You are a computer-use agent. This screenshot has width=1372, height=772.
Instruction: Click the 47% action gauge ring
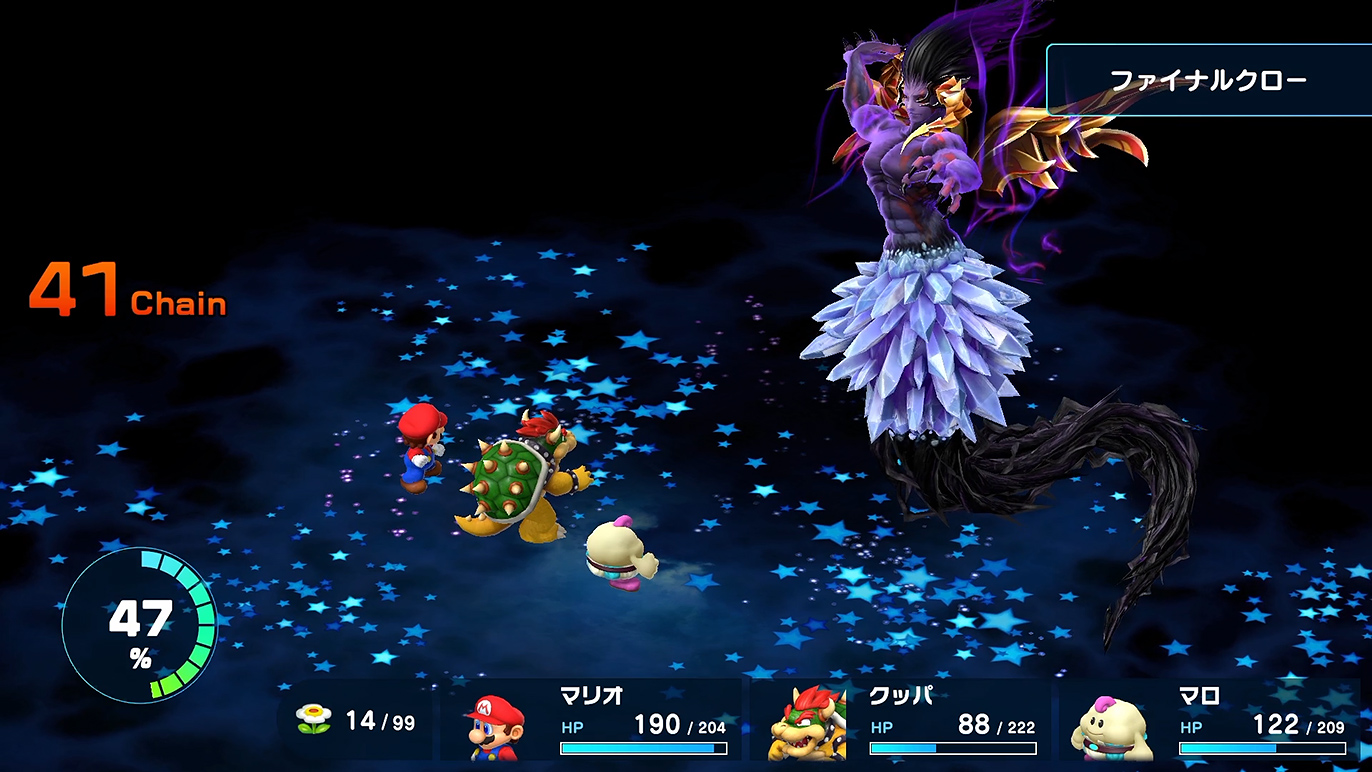point(139,624)
